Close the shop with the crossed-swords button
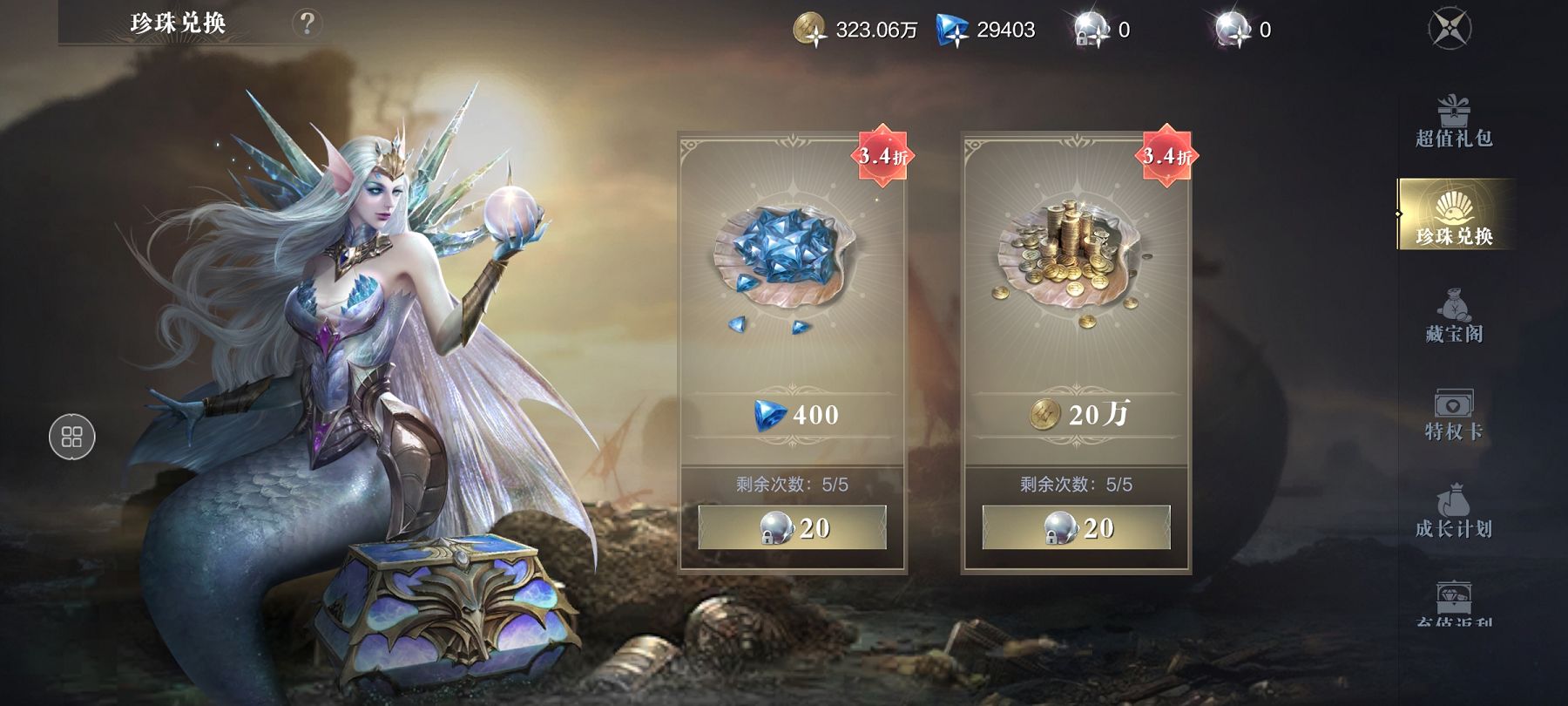The width and height of the screenshot is (1568, 706). 1450,28
